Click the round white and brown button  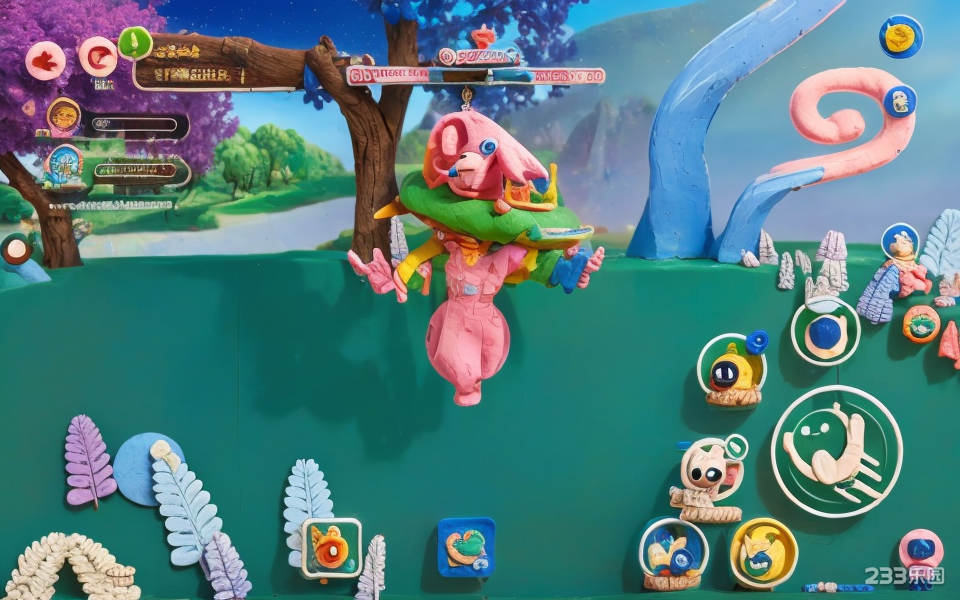tap(16, 249)
